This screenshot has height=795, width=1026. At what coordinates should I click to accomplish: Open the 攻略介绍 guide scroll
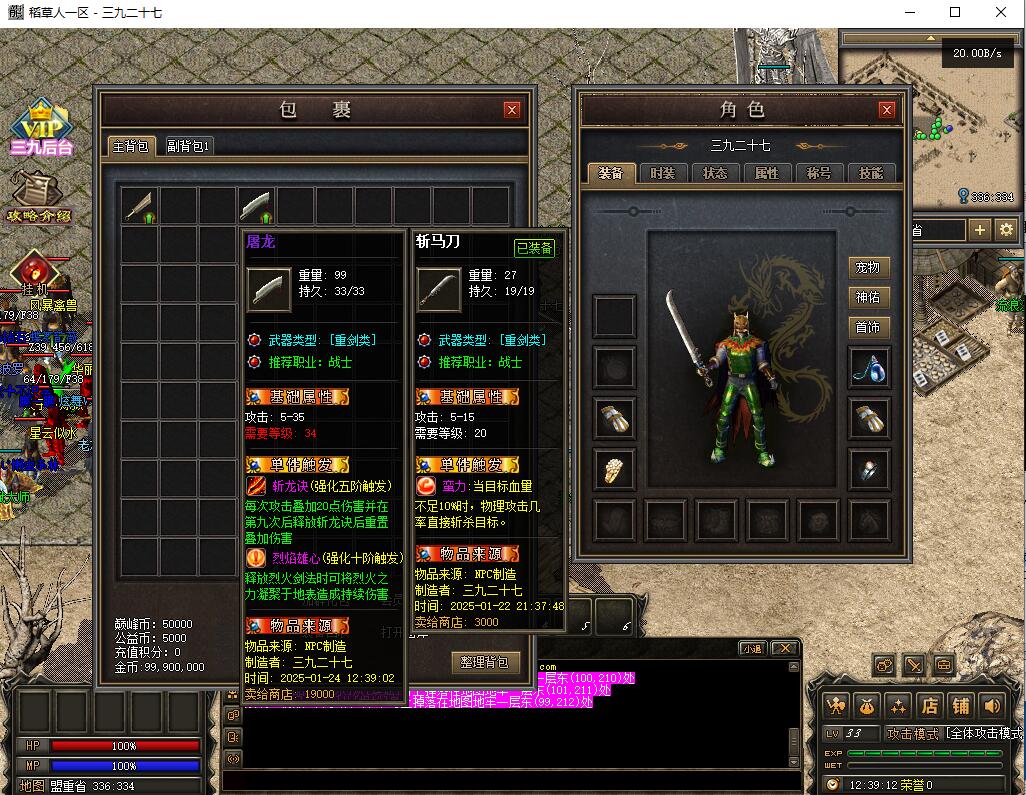pos(38,196)
